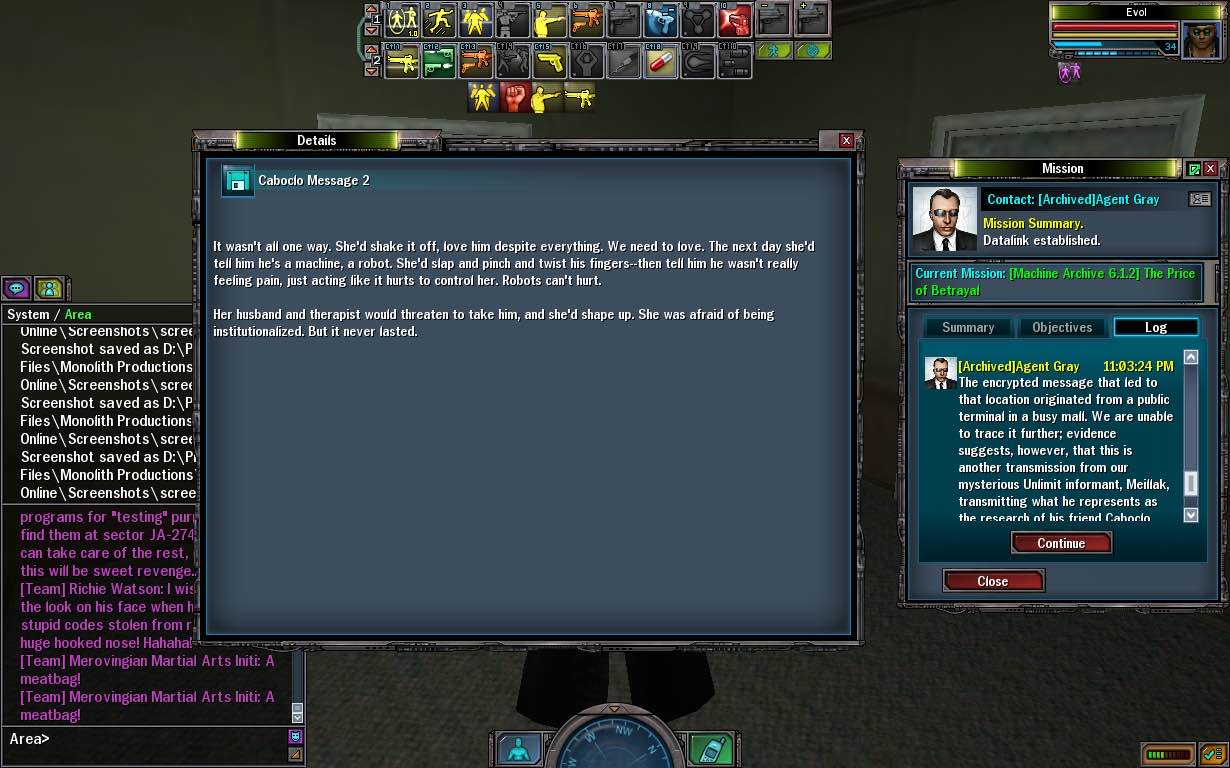Switch to the mission Summary tab
Viewport: 1230px width, 768px height.
coord(967,327)
